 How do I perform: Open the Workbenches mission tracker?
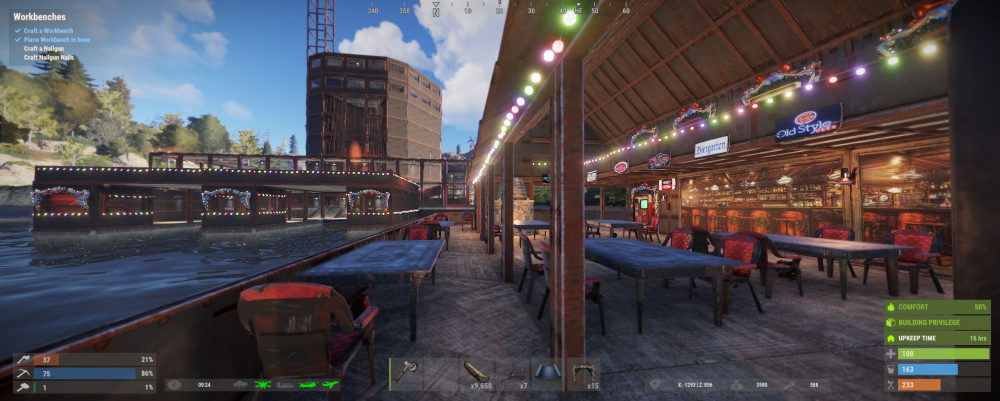click(42, 18)
